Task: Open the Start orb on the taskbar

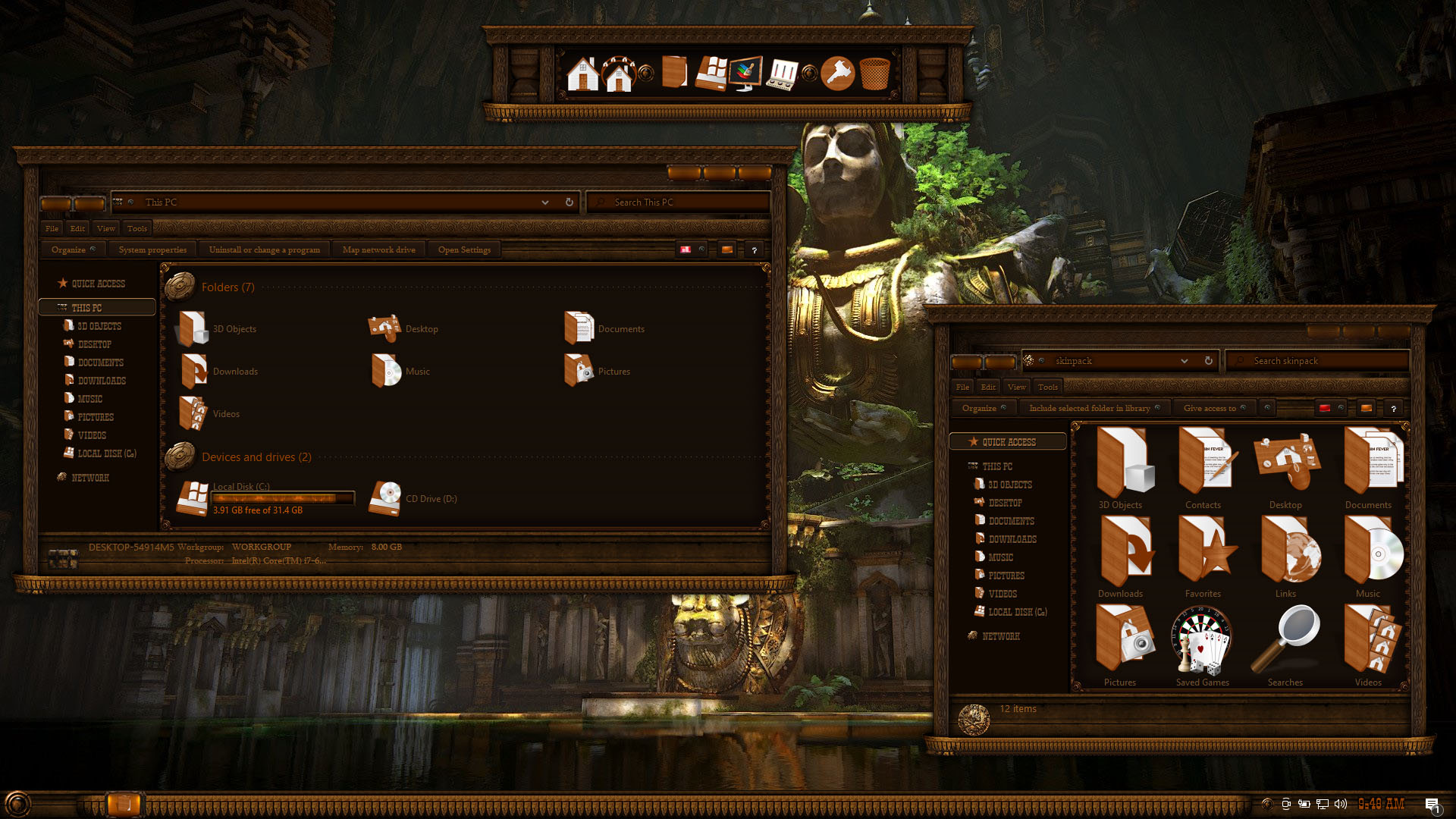Action: (17, 804)
